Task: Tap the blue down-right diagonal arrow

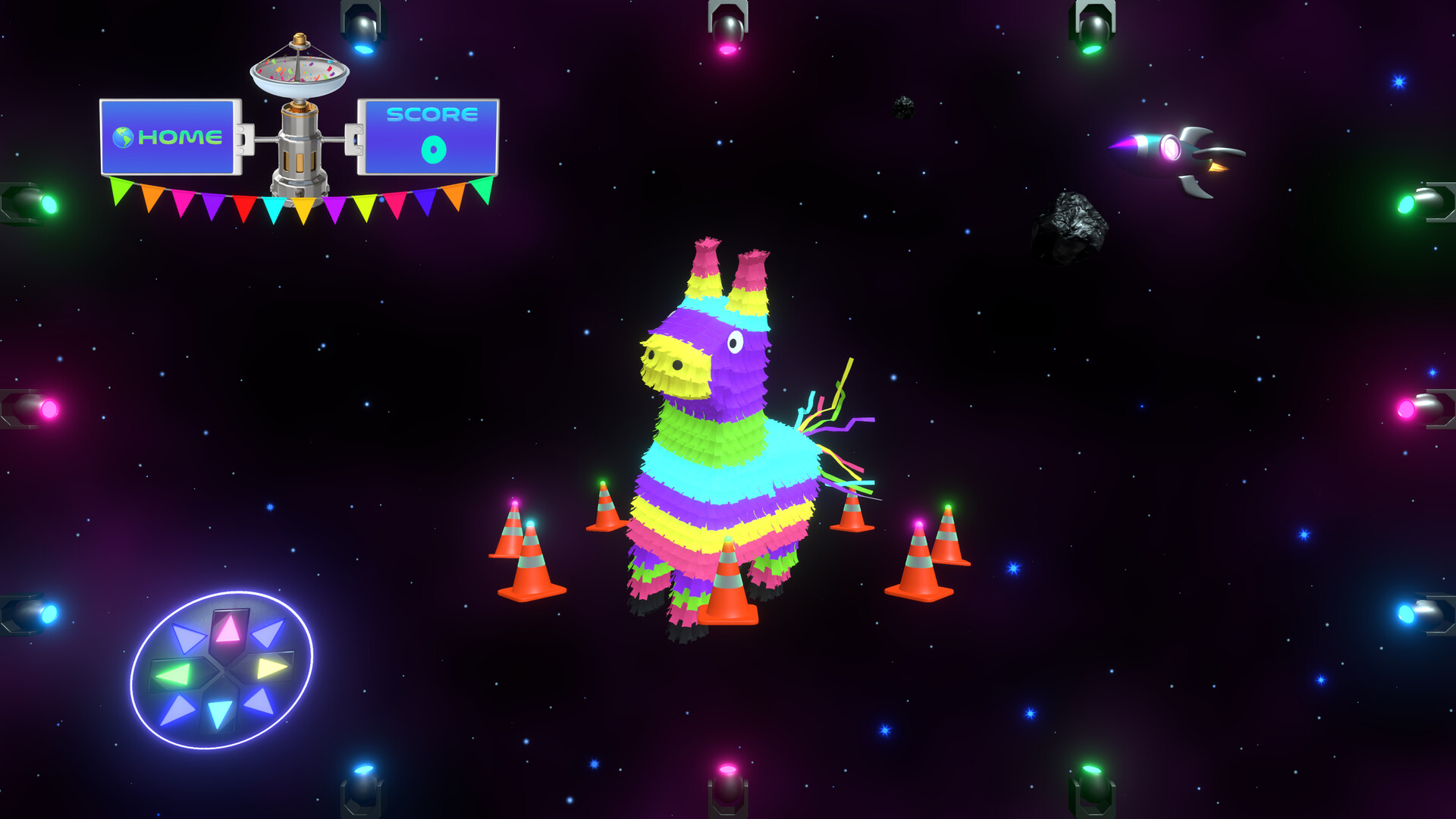Action: tap(259, 701)
